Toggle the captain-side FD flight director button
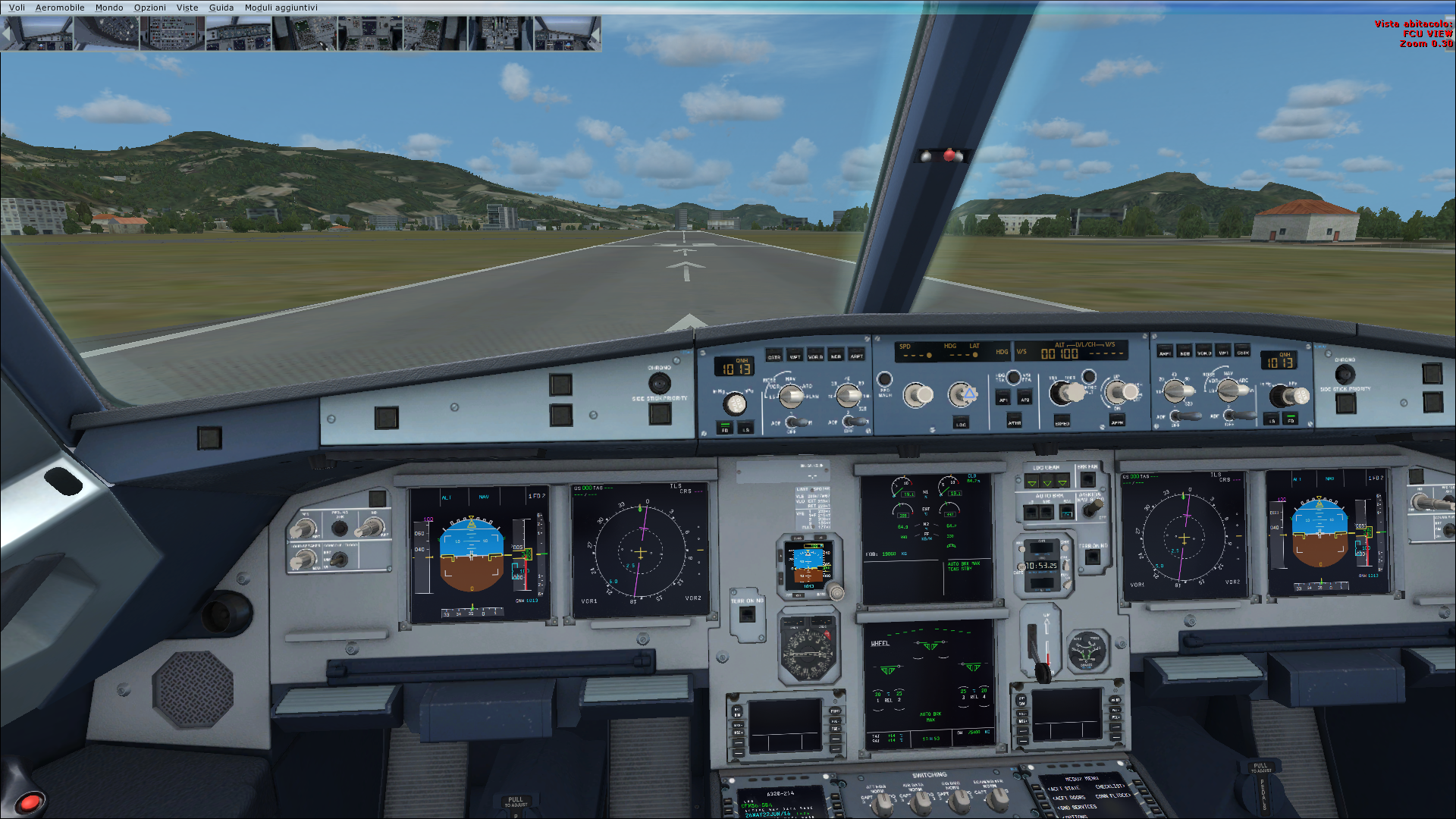Image resolution: width=1456 pixels, height=819 pixels. coord(725,428)
